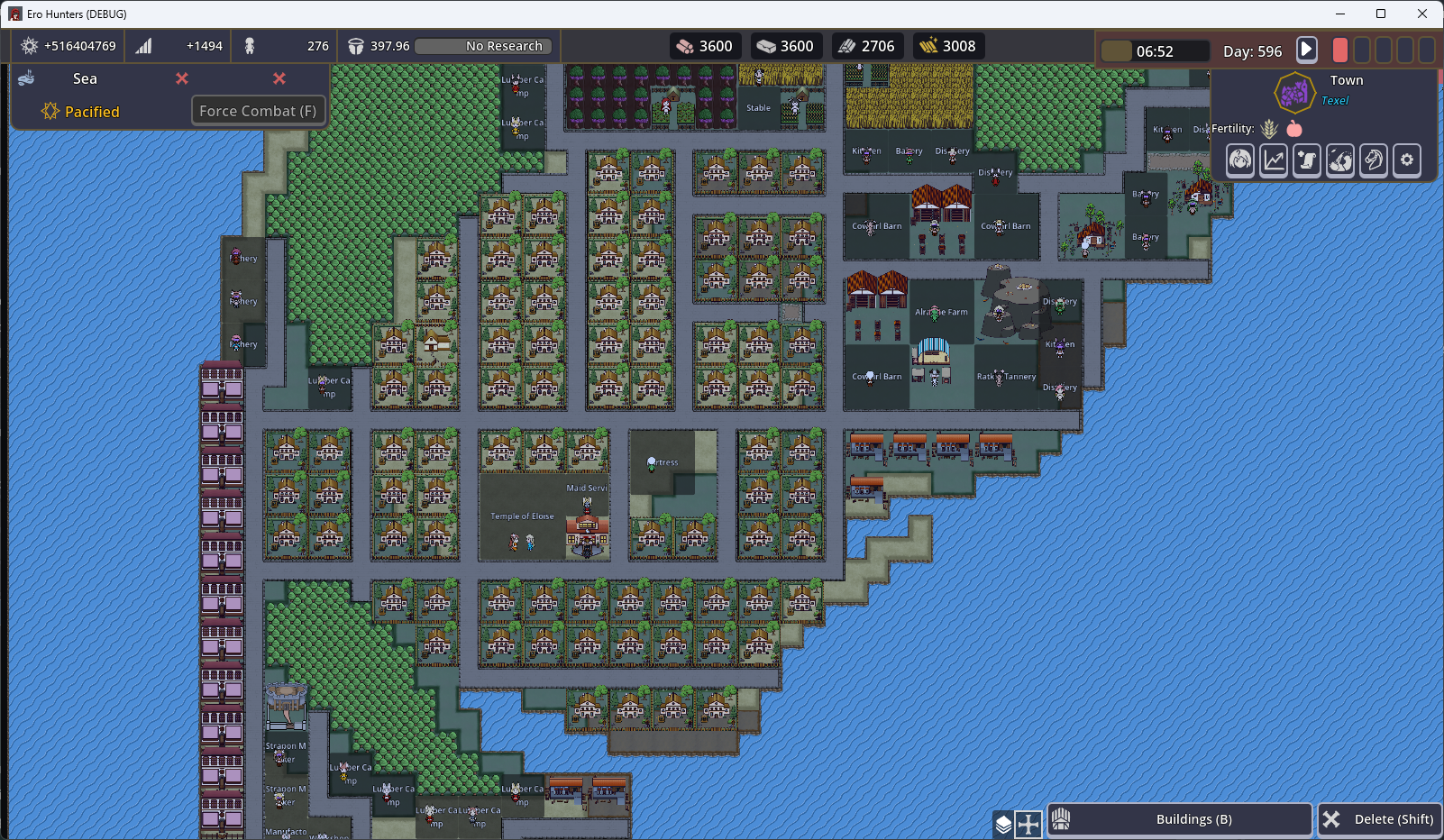Open the town citizens panel icon
The height and width of the screenshot is (840, 1444).
pyautogui.click(x=1239, y=160)
